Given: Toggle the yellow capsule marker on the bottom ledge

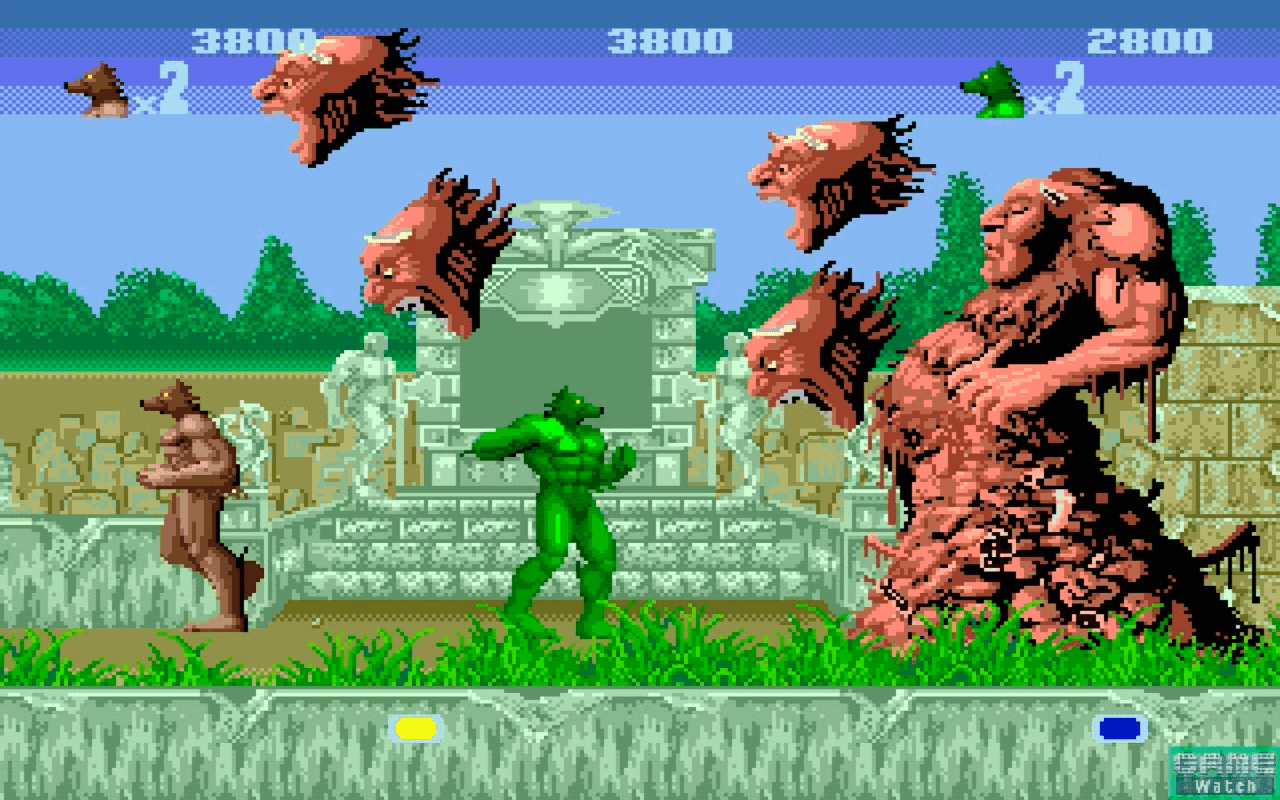Looking at the screenshot, I should point(415,730).
